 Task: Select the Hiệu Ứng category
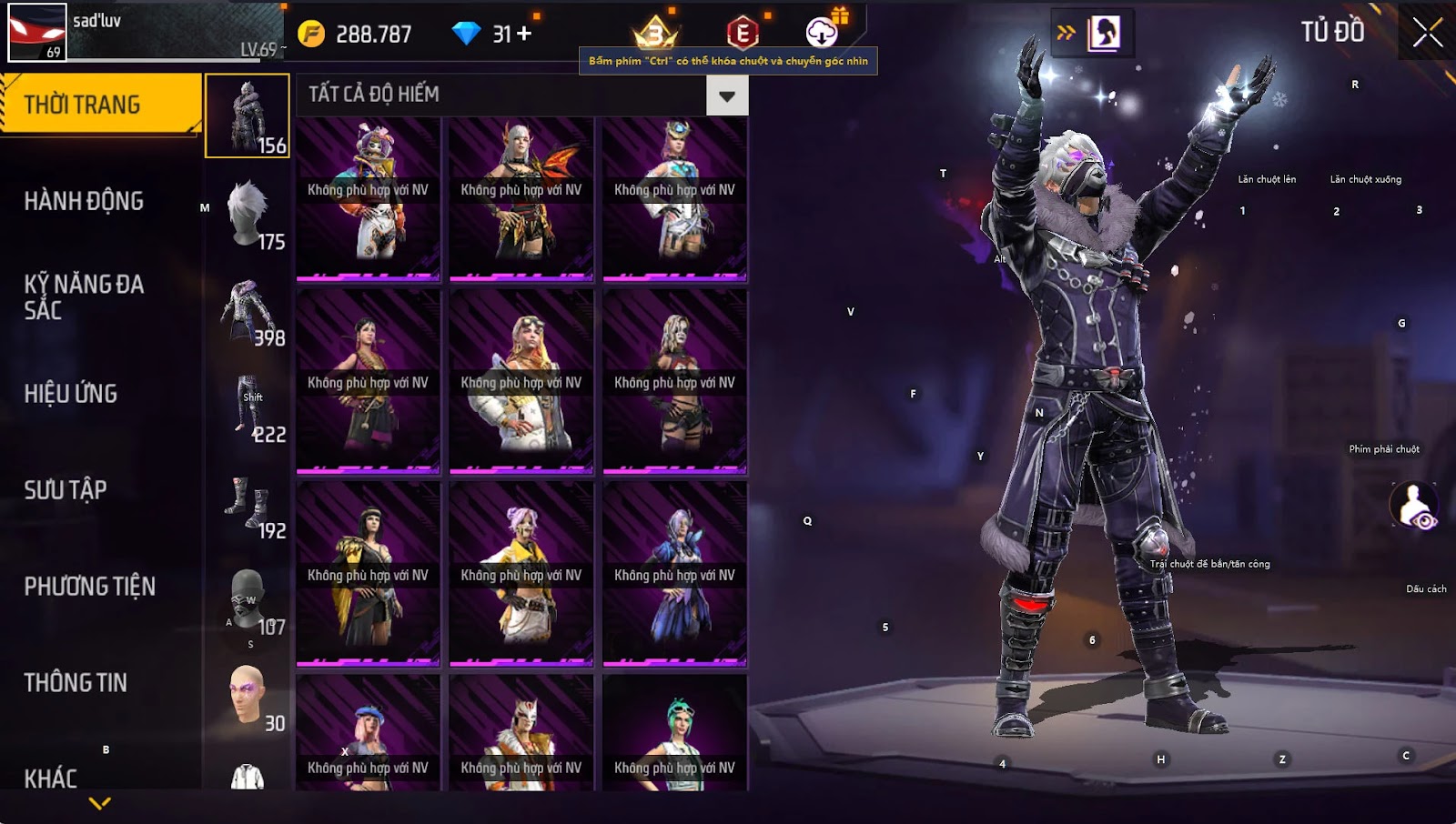pos(71,394)
